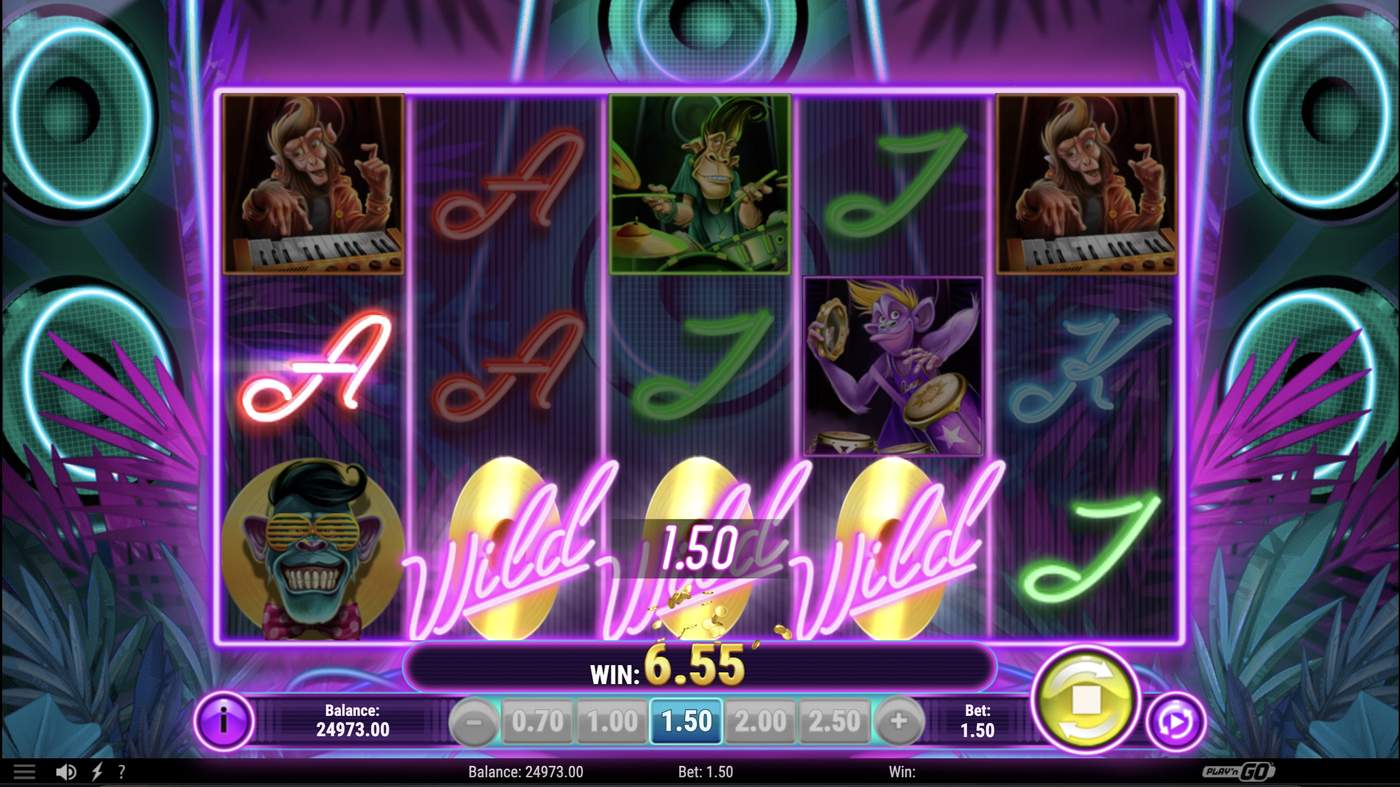
Task: Click the Wild symbol on the middle reel
Action: click(700, 550)
